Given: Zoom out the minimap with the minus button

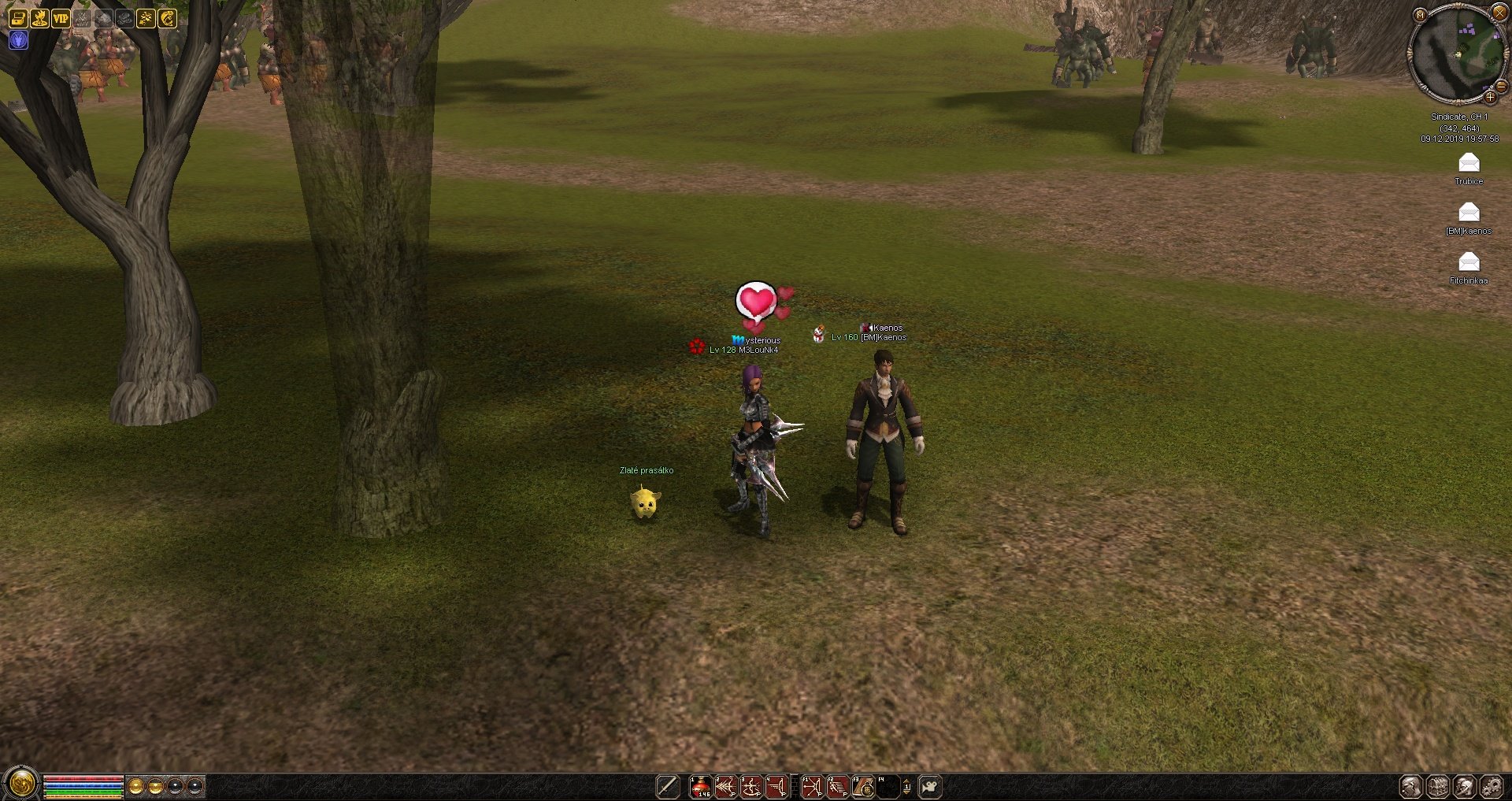Looking at the screenshot, I should click(1501, 87).
